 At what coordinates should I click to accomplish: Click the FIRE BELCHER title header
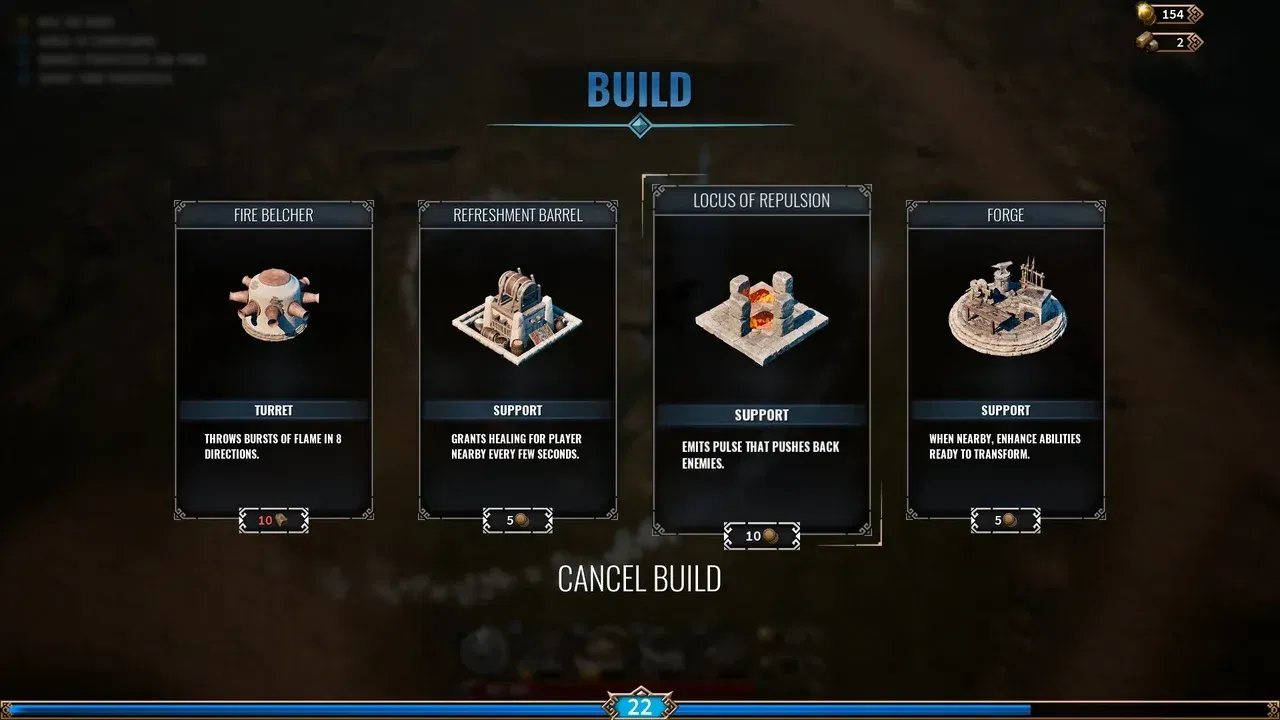273,214
